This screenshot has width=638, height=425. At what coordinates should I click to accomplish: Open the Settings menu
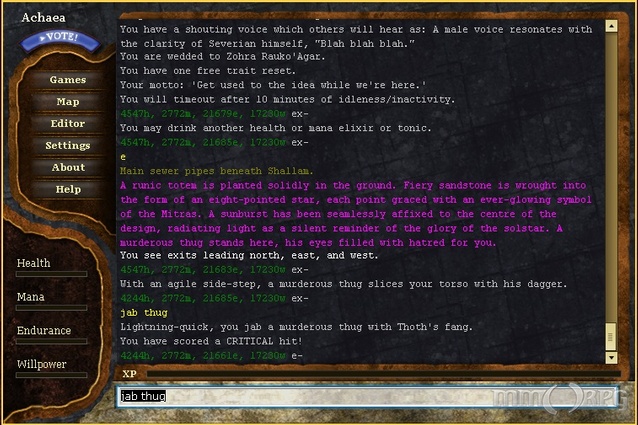[68, 146]
